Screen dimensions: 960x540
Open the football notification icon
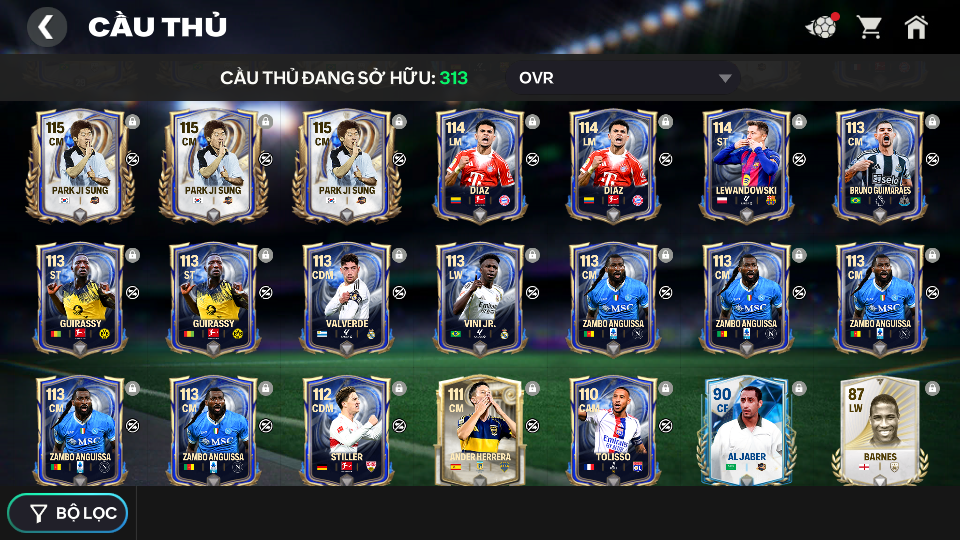coord(821,27)
